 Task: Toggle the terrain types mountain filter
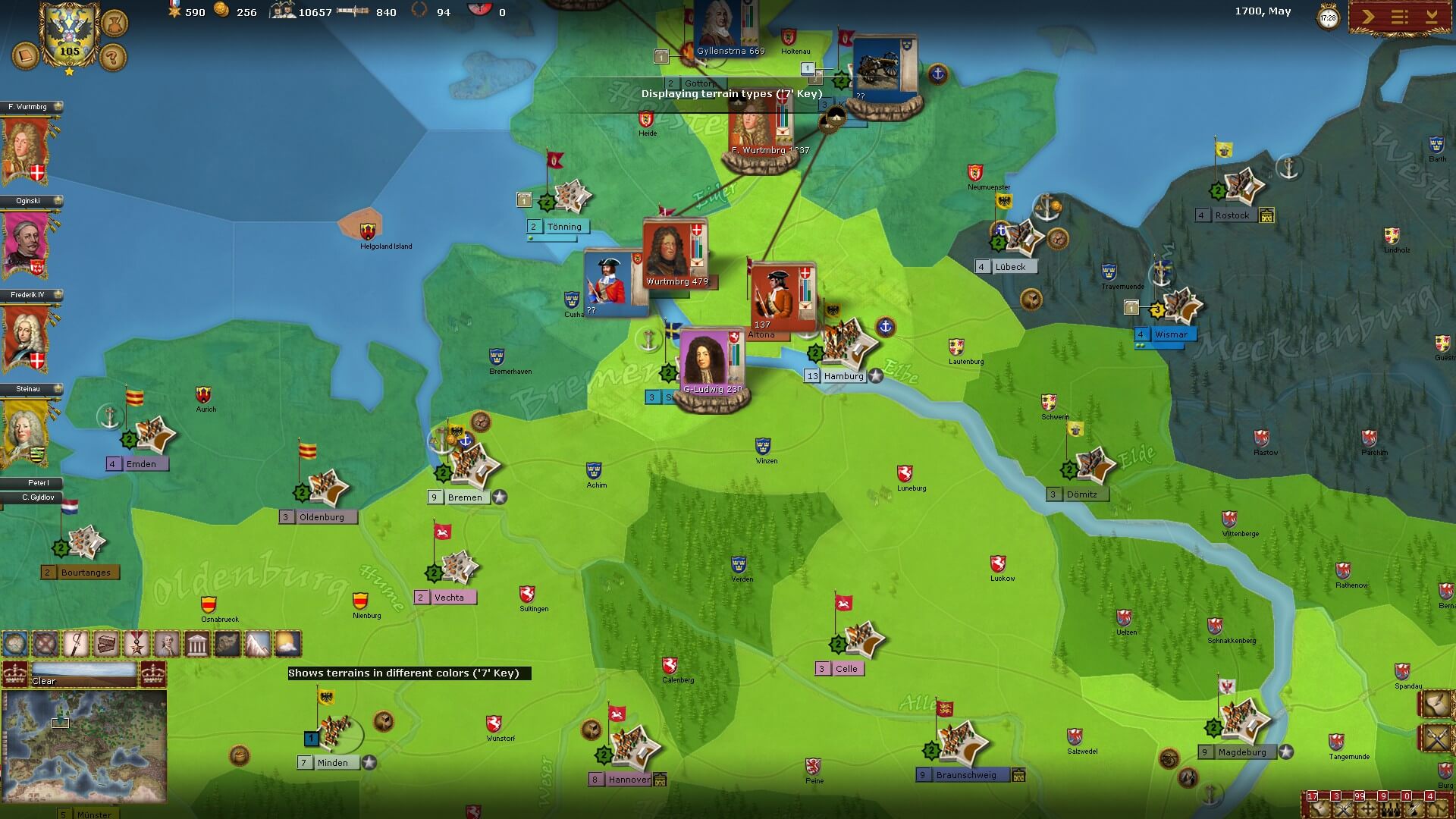click(x=257, y=644)
